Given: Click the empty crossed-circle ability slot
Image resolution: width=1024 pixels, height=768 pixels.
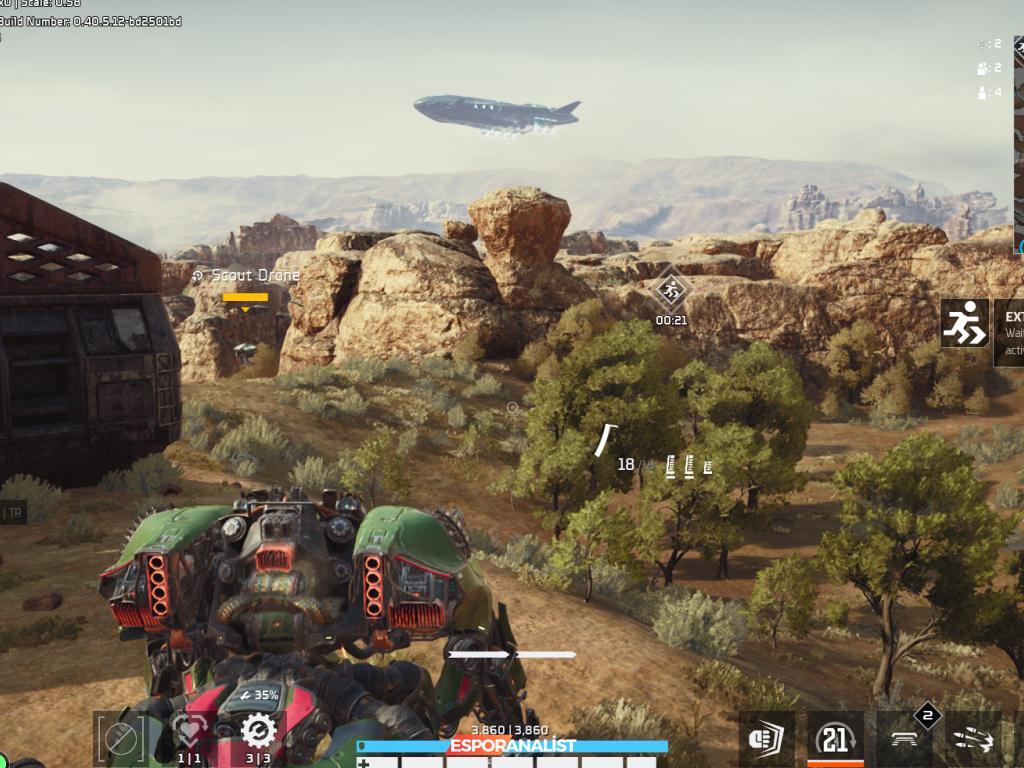Looking at the screenshot, I should tap(122, 739).
